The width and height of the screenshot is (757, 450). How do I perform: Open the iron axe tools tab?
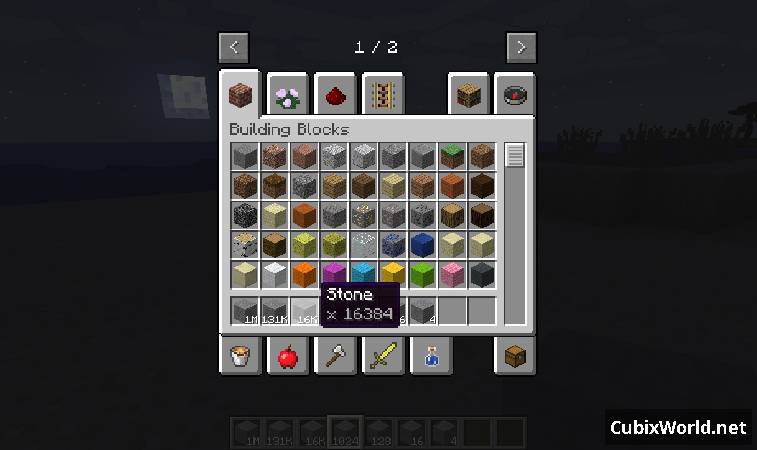click(335, 355)
